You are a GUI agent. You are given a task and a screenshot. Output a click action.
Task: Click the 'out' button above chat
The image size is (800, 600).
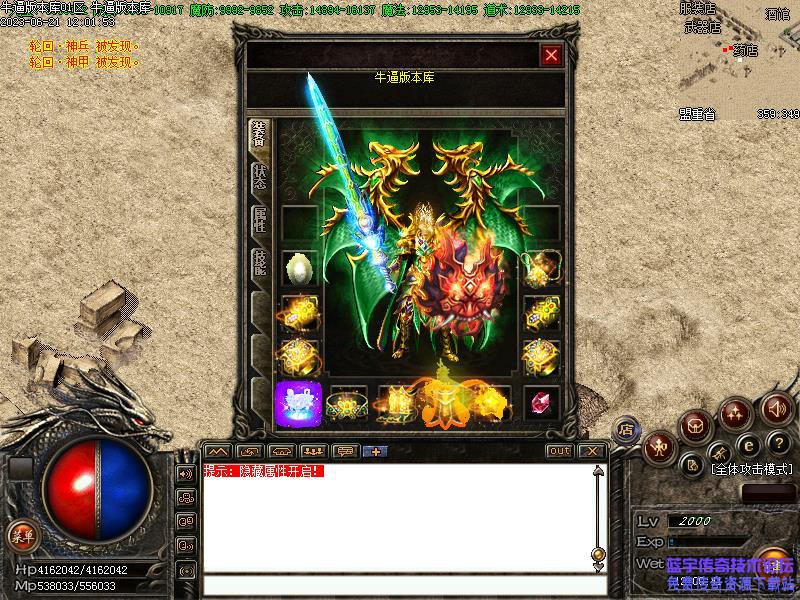coord(559,451)
